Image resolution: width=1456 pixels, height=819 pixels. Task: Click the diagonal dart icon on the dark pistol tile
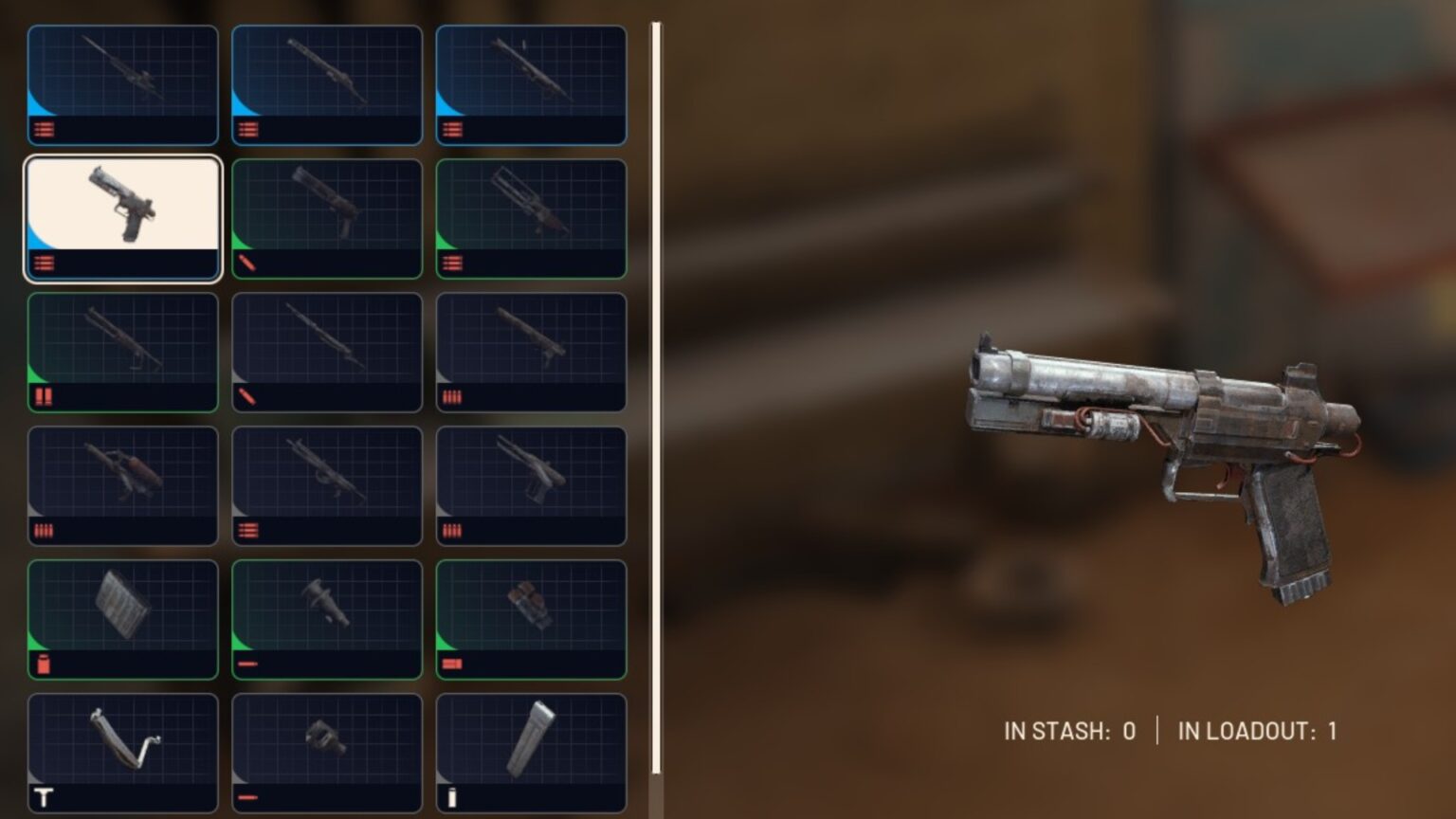click(246, 264)
